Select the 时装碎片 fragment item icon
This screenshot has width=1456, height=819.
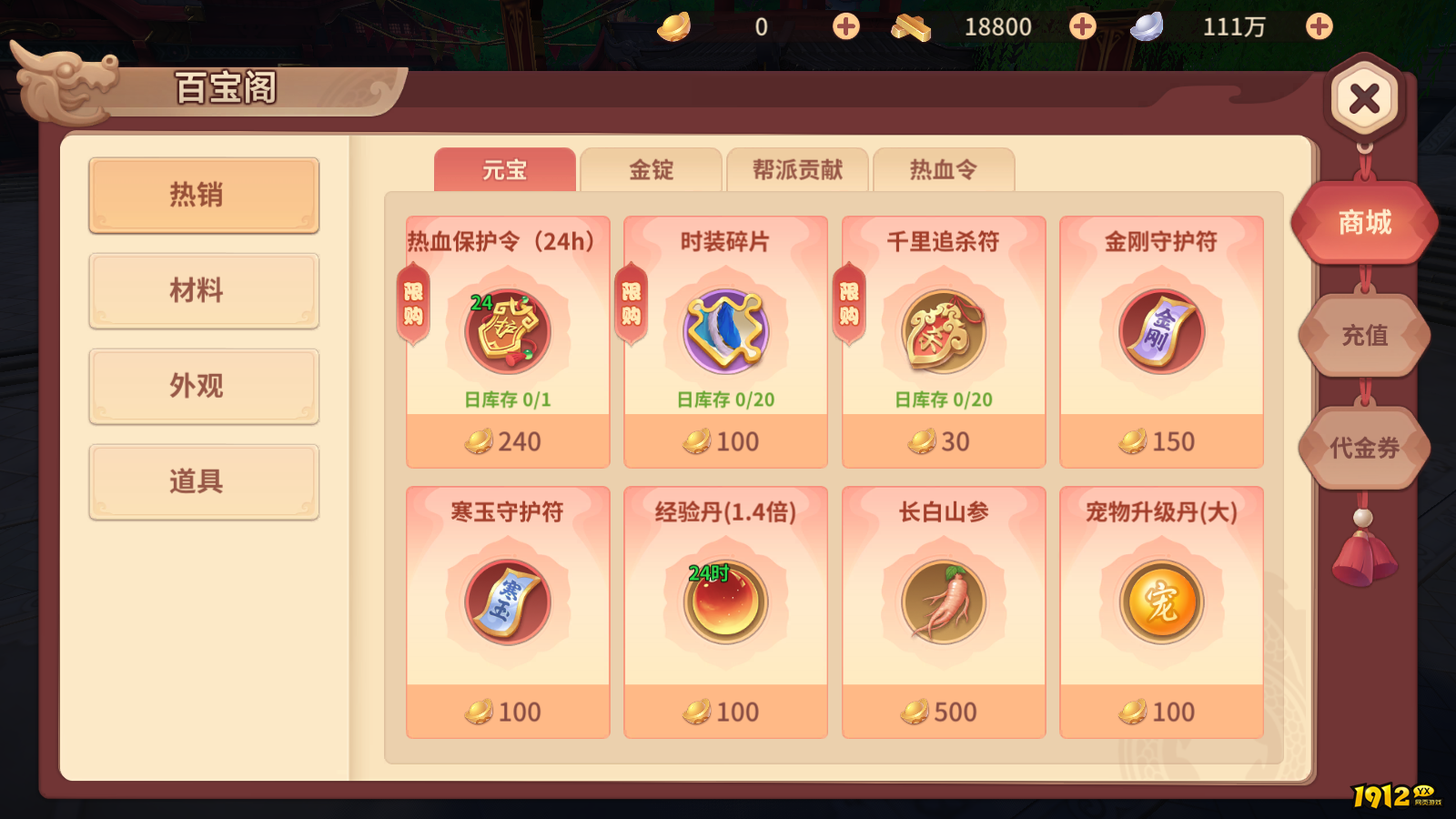tap(725, 329)
